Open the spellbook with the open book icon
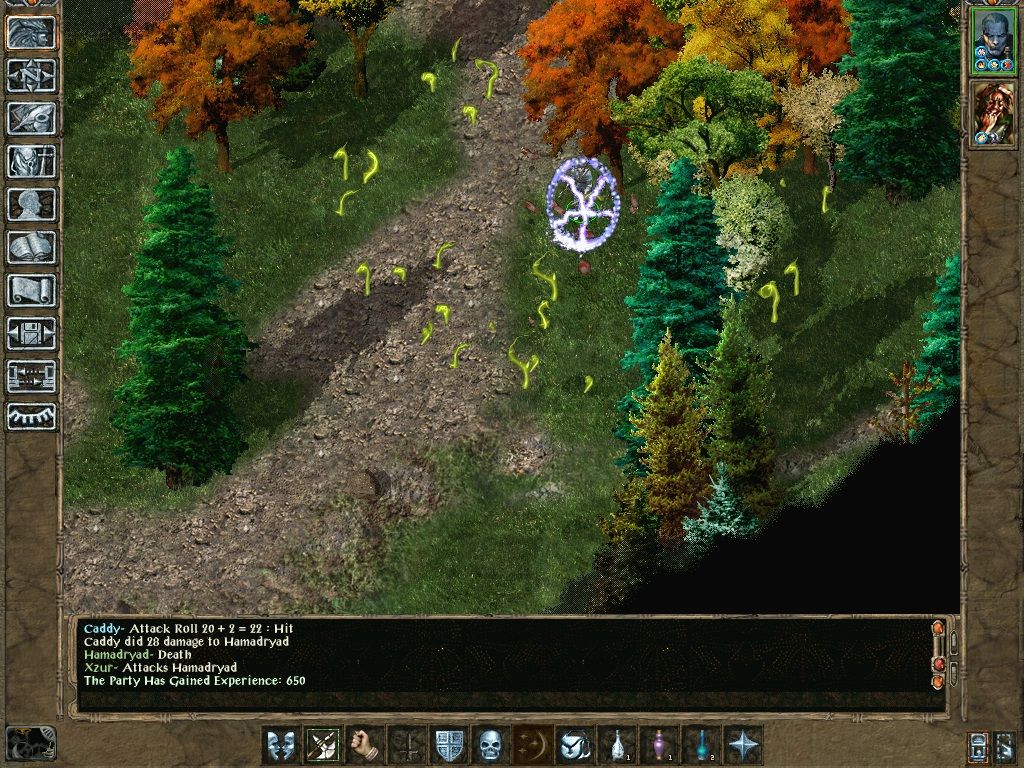Image resolution: width=1024 pixels, height=768 pixels. click(31, 247)
